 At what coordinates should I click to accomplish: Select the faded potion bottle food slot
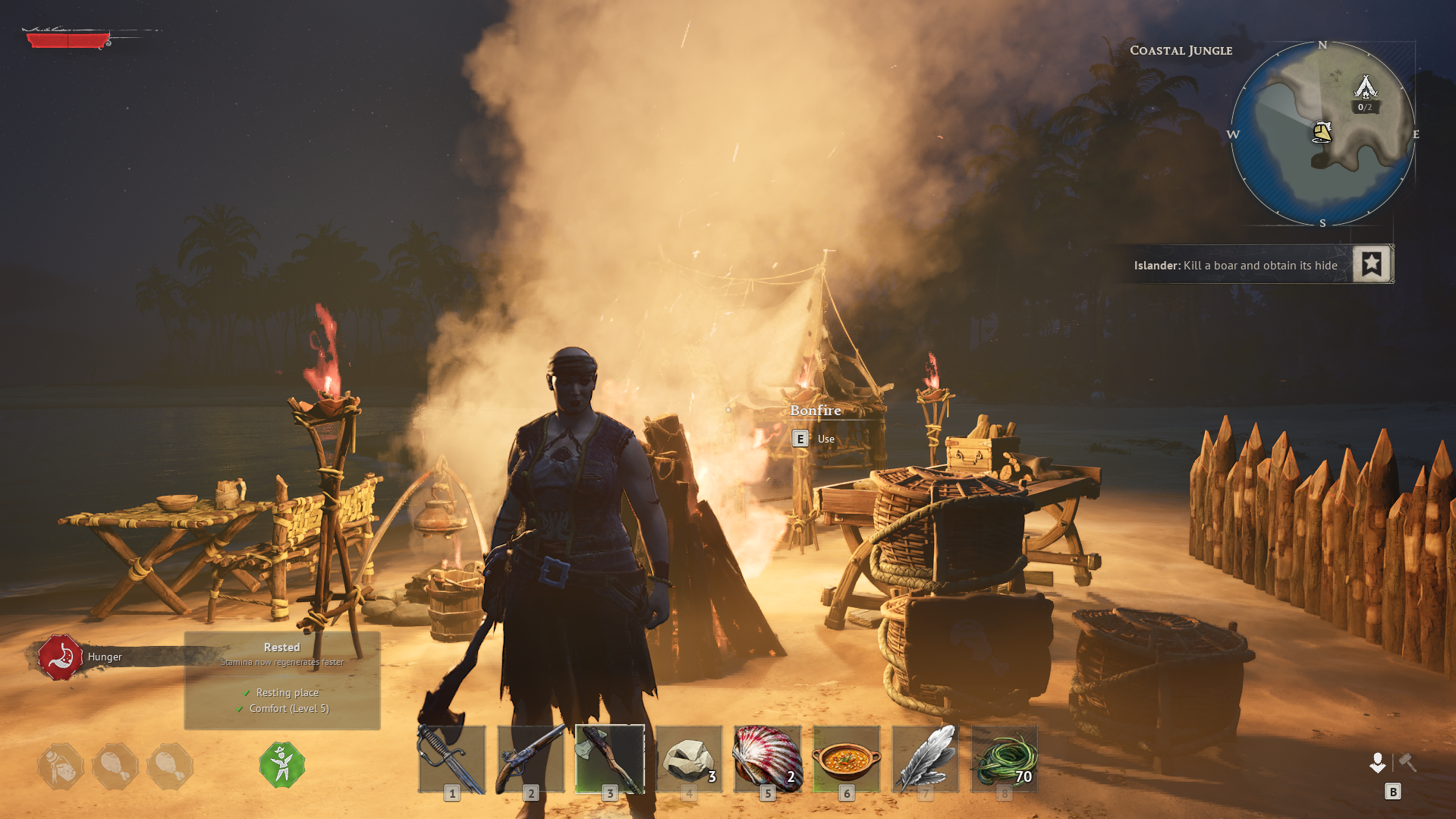point(61,767)
